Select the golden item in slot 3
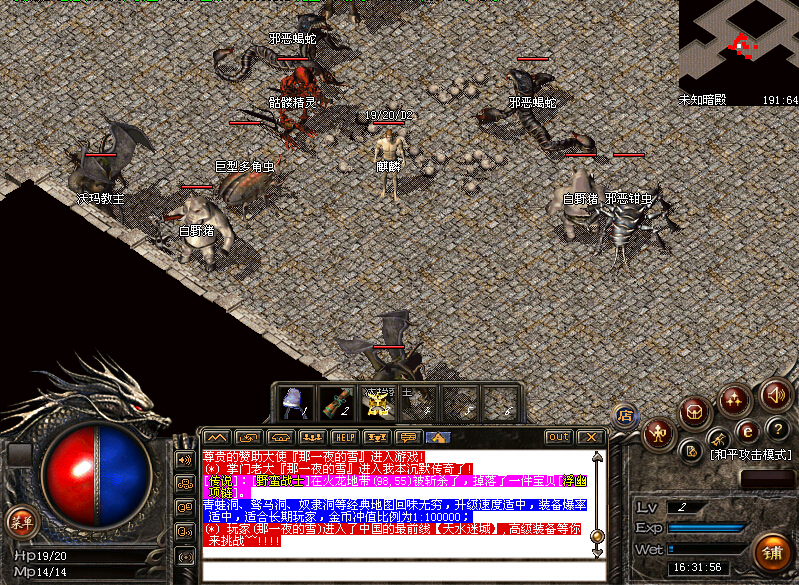799x585 pixels. pos(376,402)
